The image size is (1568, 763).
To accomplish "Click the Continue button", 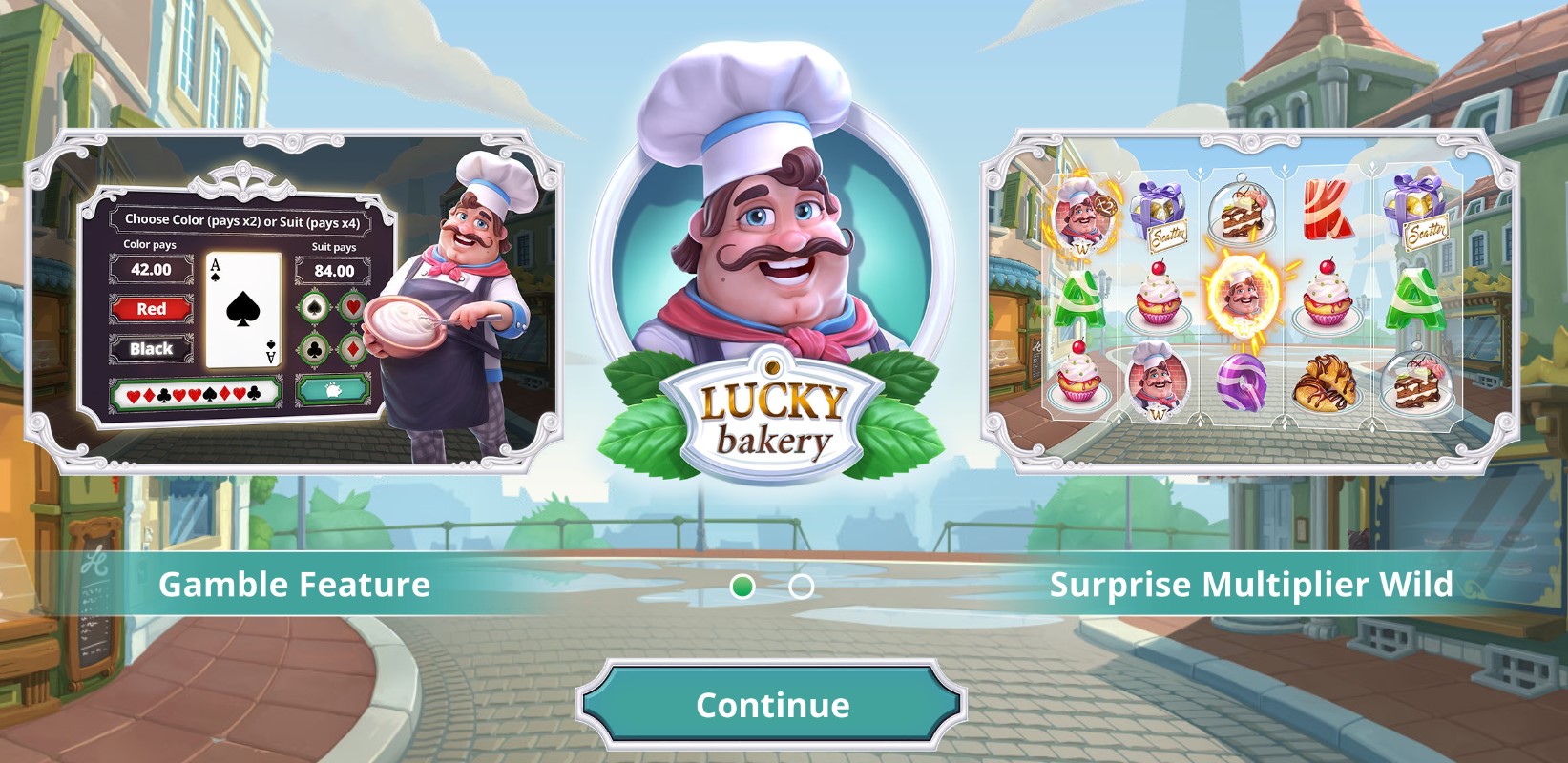I will point(771,705).
